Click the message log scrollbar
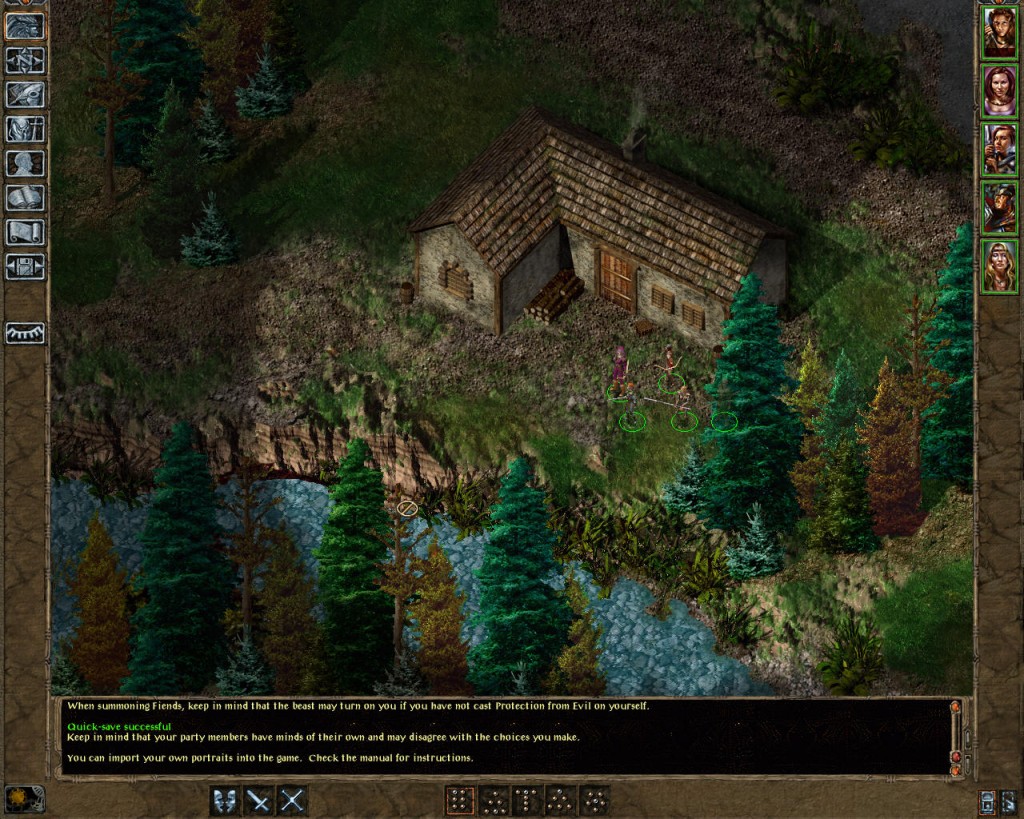 click(955, 737)
